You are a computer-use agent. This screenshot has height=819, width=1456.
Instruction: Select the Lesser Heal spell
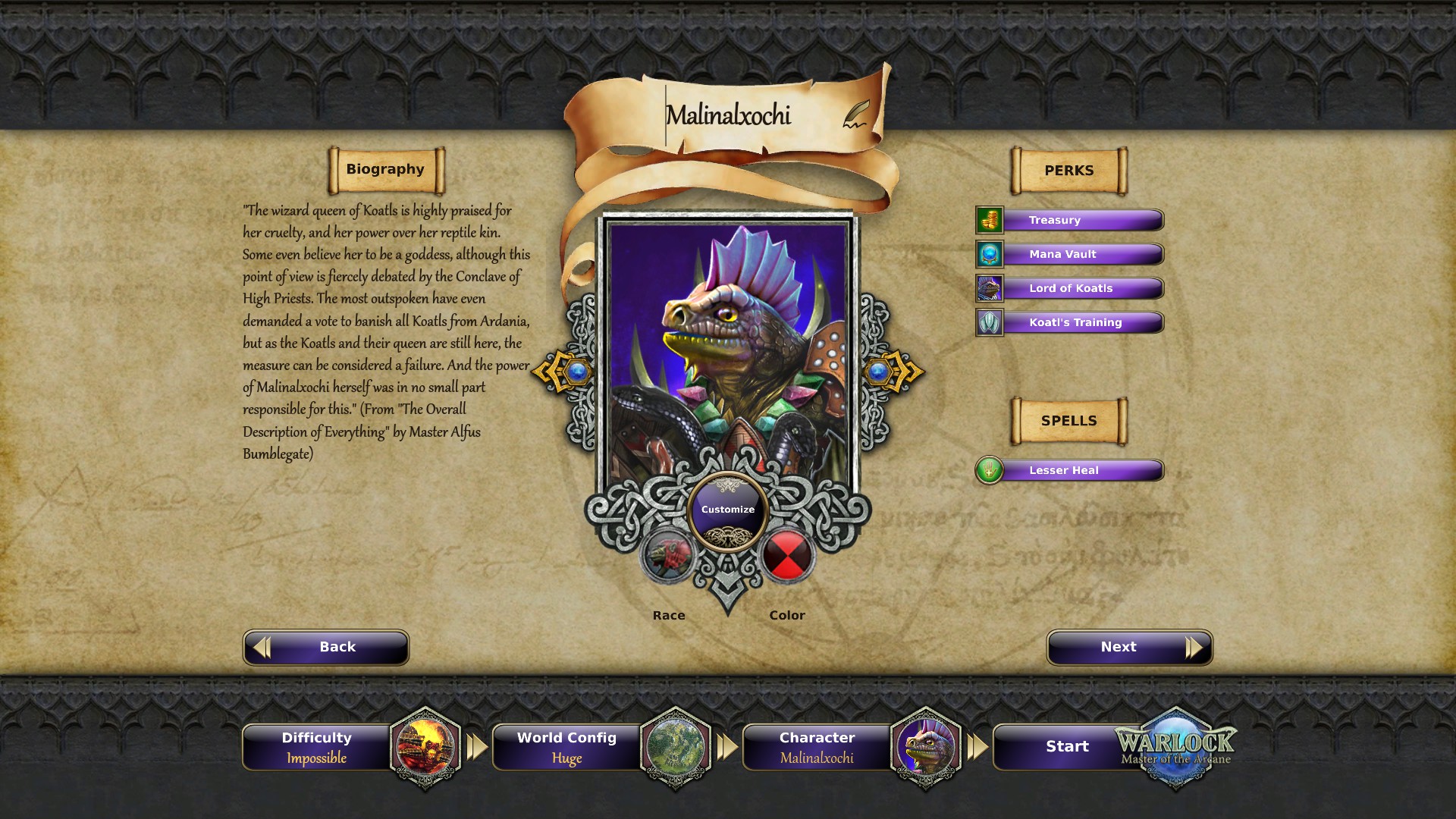(x=1070, y=470)
